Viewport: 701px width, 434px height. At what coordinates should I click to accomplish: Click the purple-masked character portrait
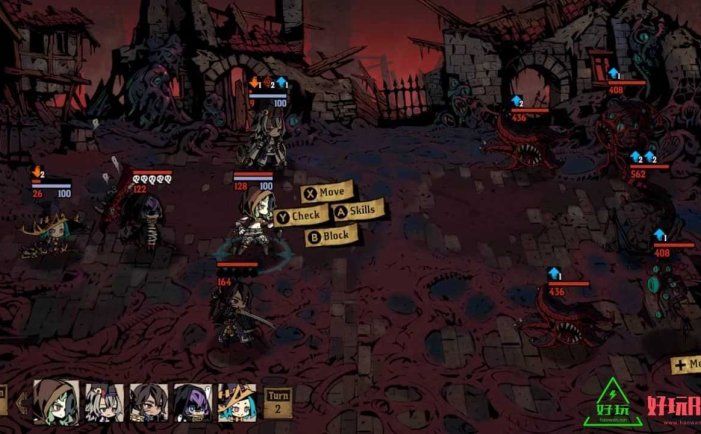(x=191, y=404)
